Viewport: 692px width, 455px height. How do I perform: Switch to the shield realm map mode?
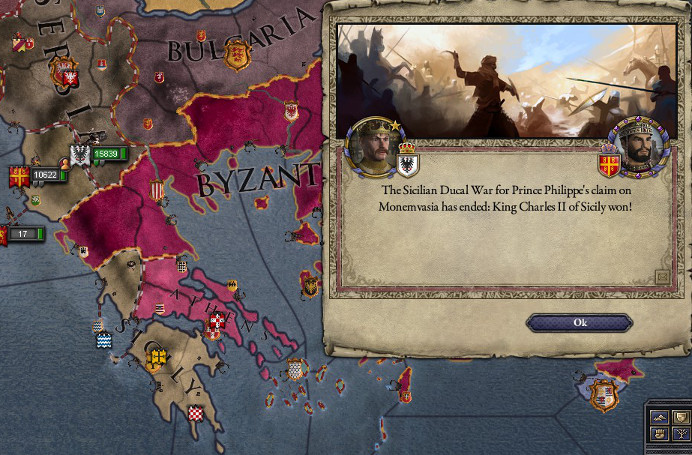tap(681, 417)
